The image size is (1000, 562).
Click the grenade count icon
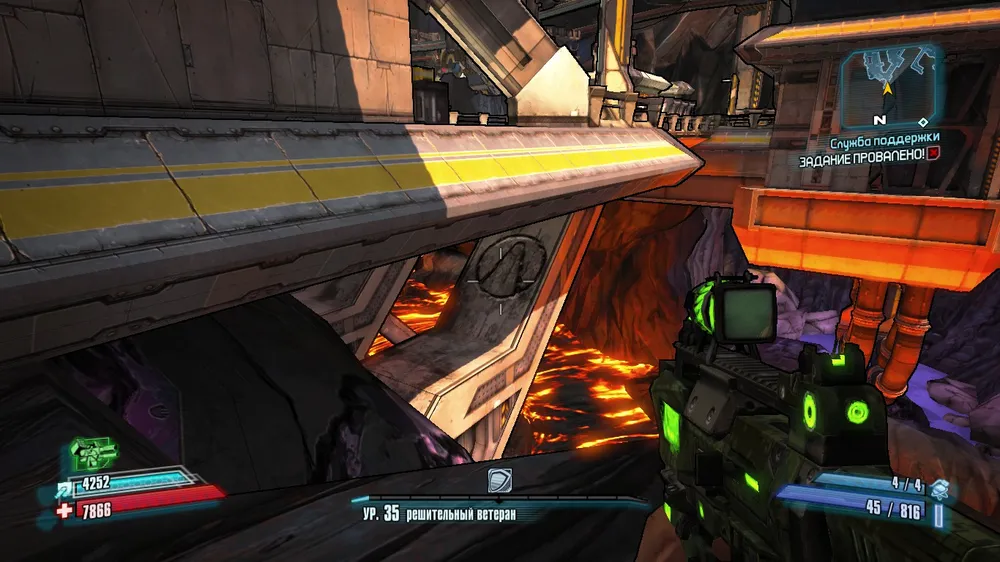point(937,487)
